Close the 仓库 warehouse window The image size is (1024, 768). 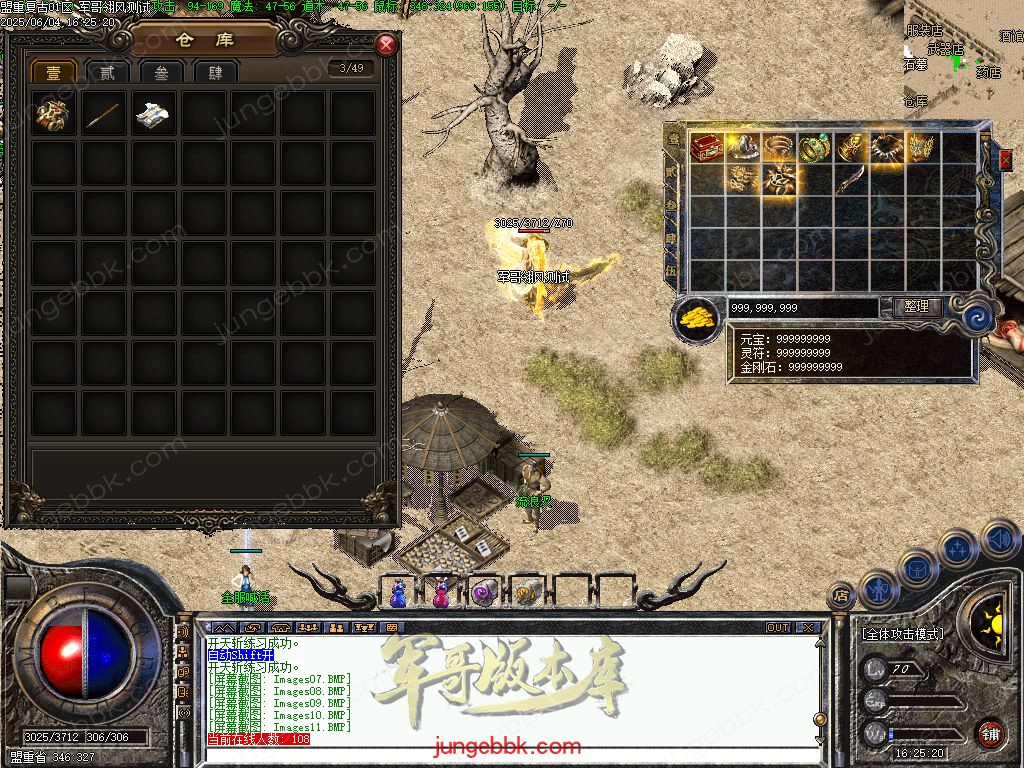point(386,45)
